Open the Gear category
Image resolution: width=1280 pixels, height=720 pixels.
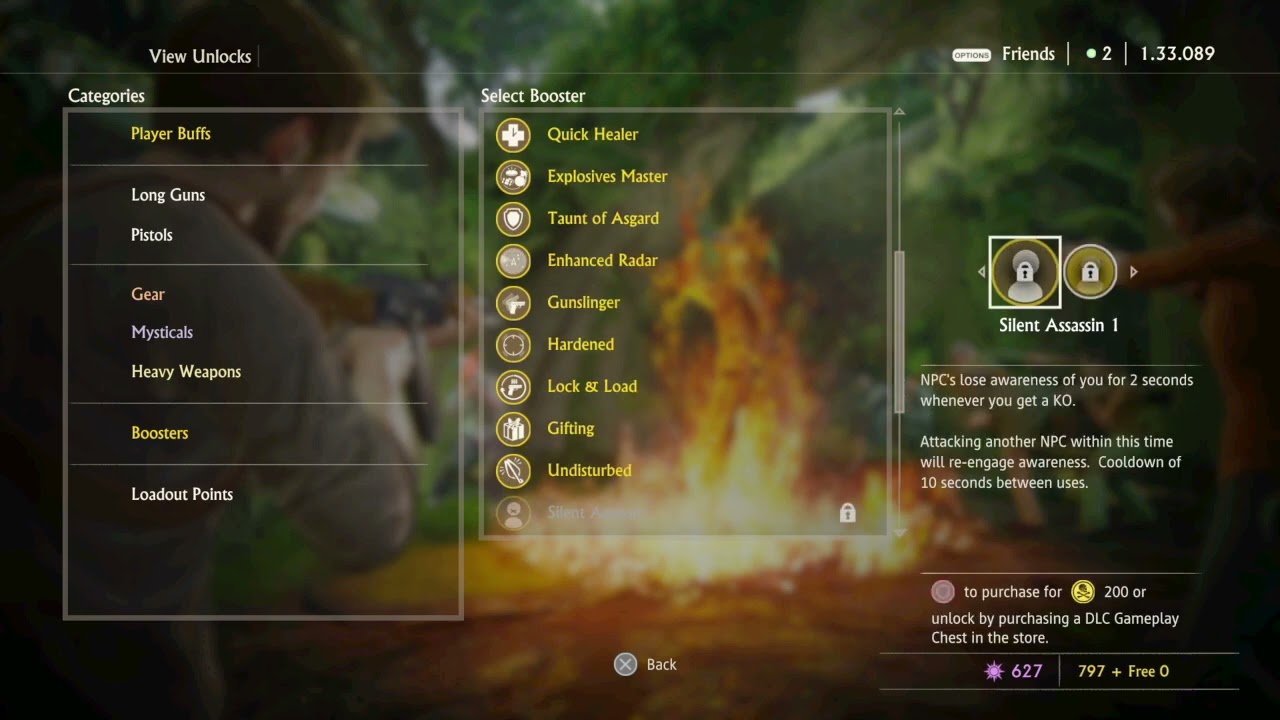coord(148,294)
